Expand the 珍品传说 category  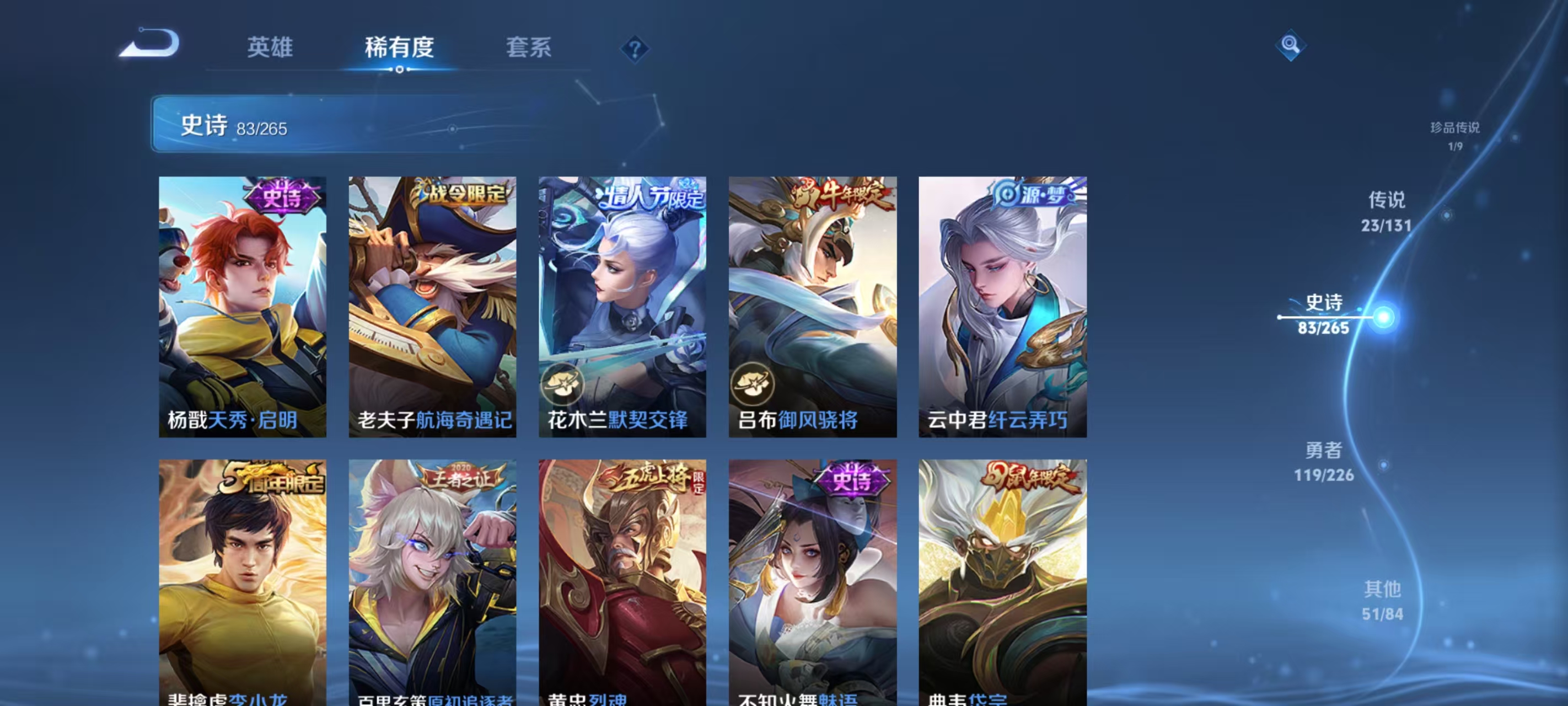coord(1456,129)
